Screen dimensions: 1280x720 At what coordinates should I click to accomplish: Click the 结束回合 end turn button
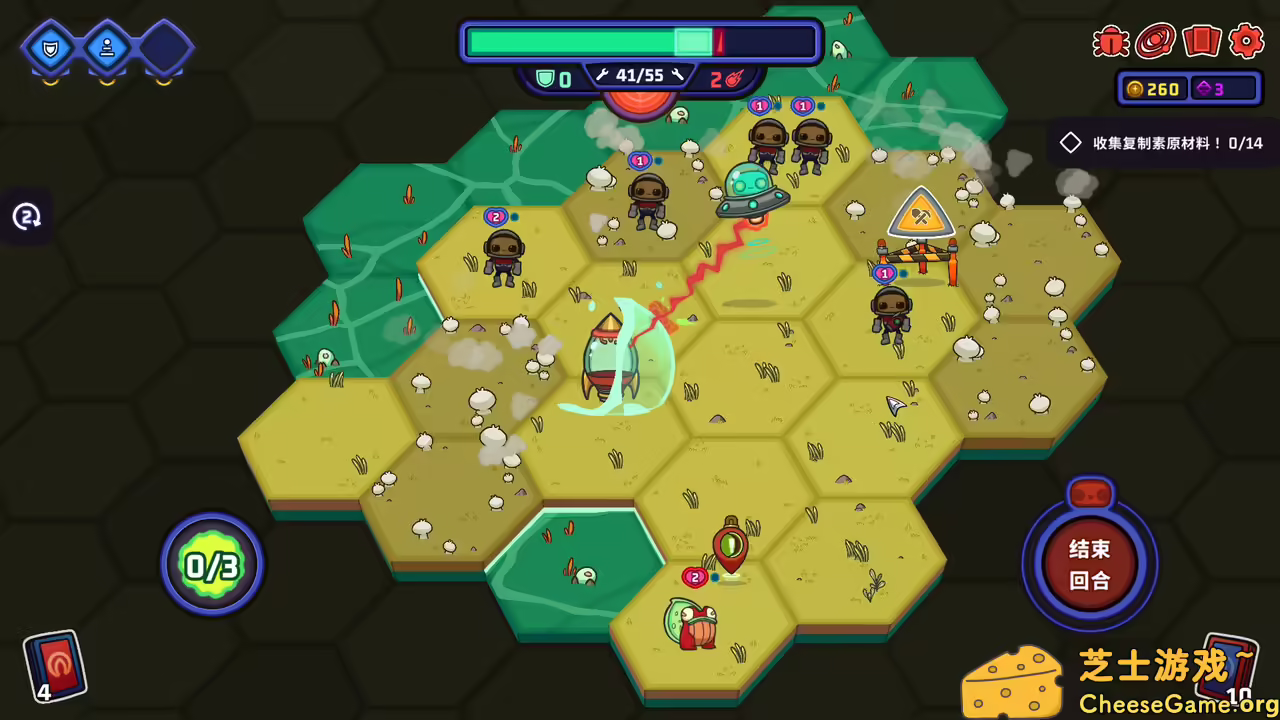1089,564
